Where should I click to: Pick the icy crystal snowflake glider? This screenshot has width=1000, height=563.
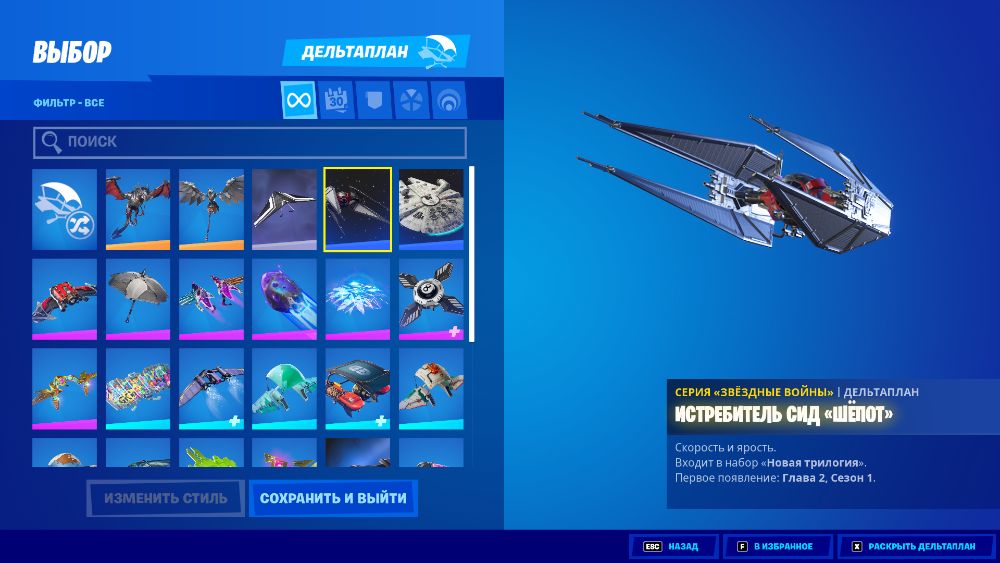coord(358,299)
